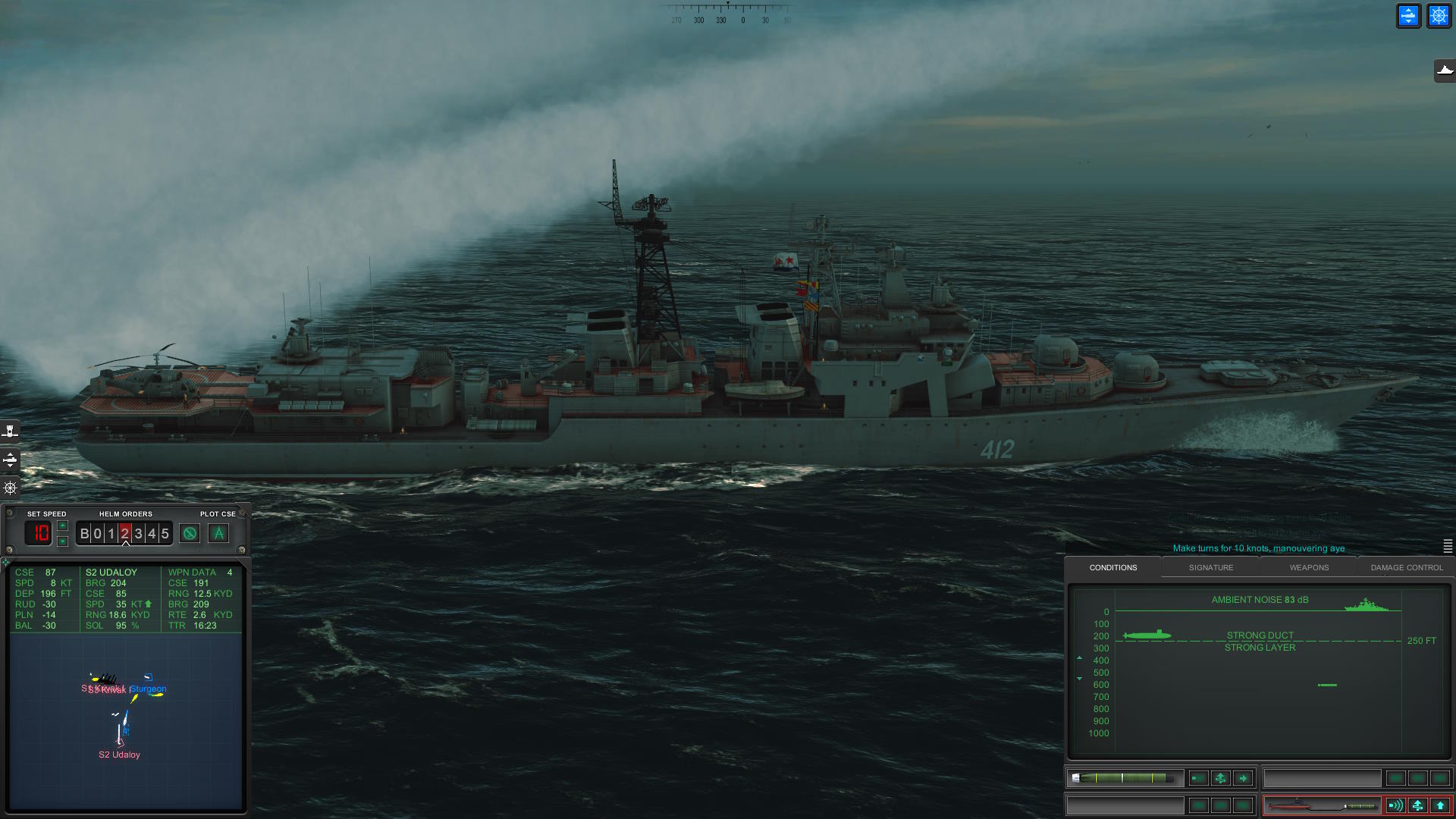
Task: Select the loaded torpedo tube slot
Action: click(x=1125, y=778)
